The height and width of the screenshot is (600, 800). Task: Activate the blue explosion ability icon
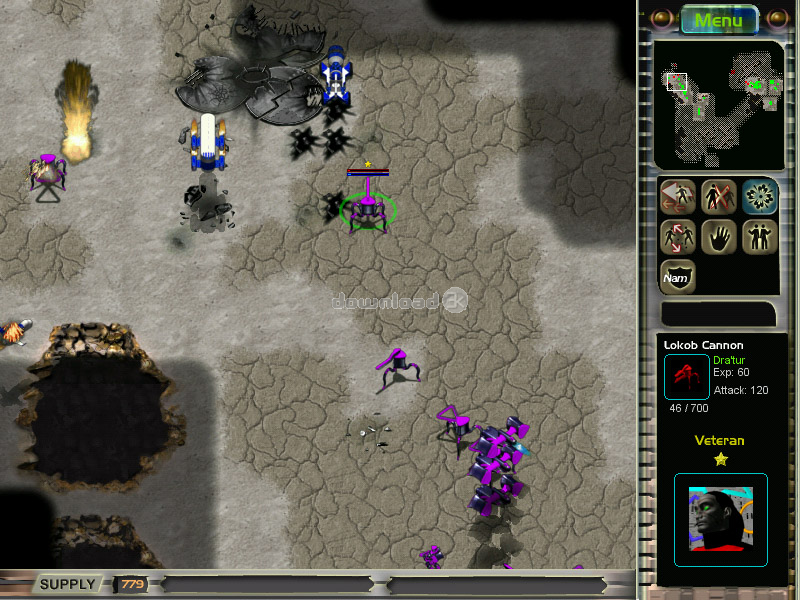pos(759,197)
